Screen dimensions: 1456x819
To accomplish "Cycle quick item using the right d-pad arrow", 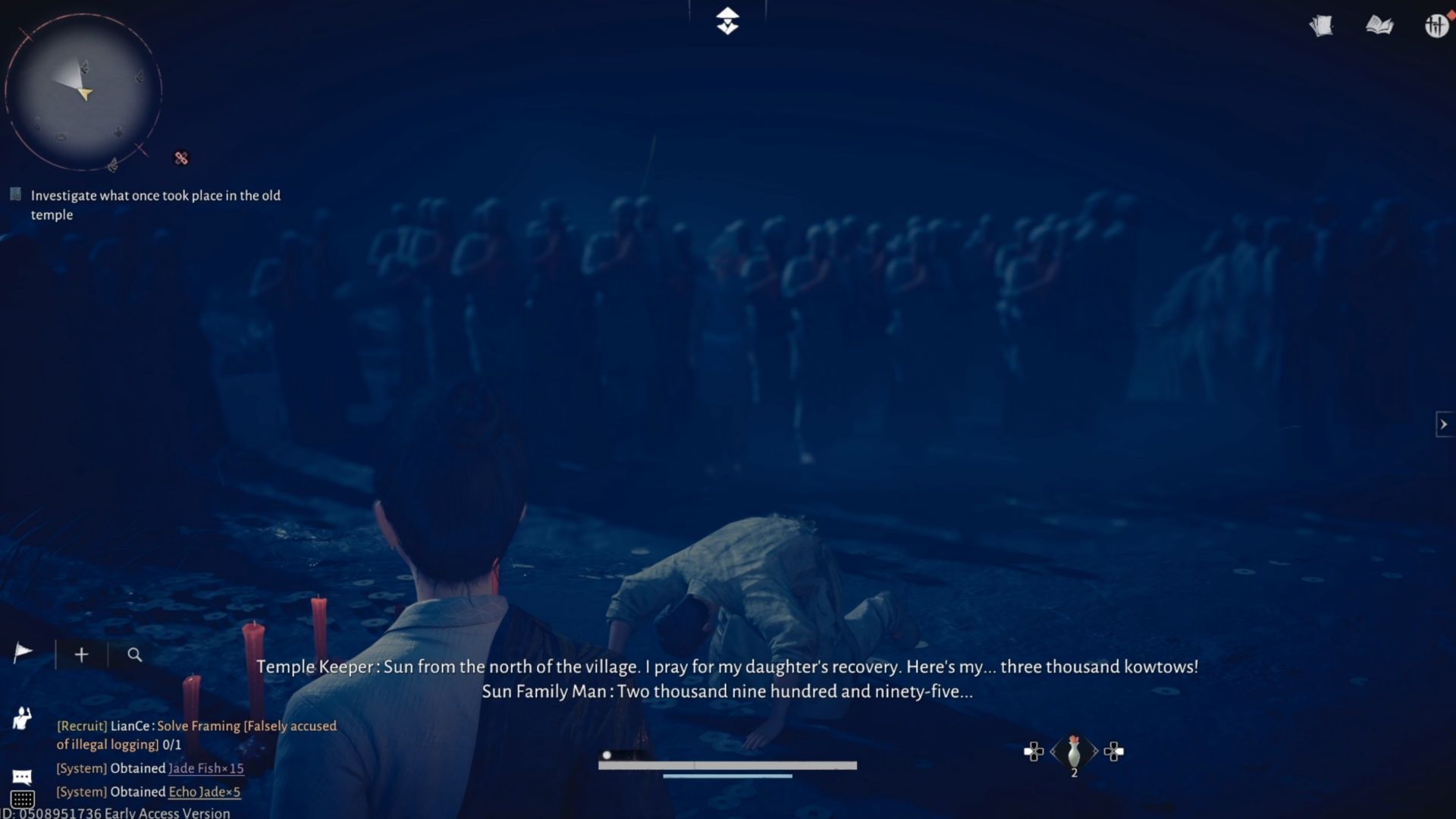I will 1115,752.
